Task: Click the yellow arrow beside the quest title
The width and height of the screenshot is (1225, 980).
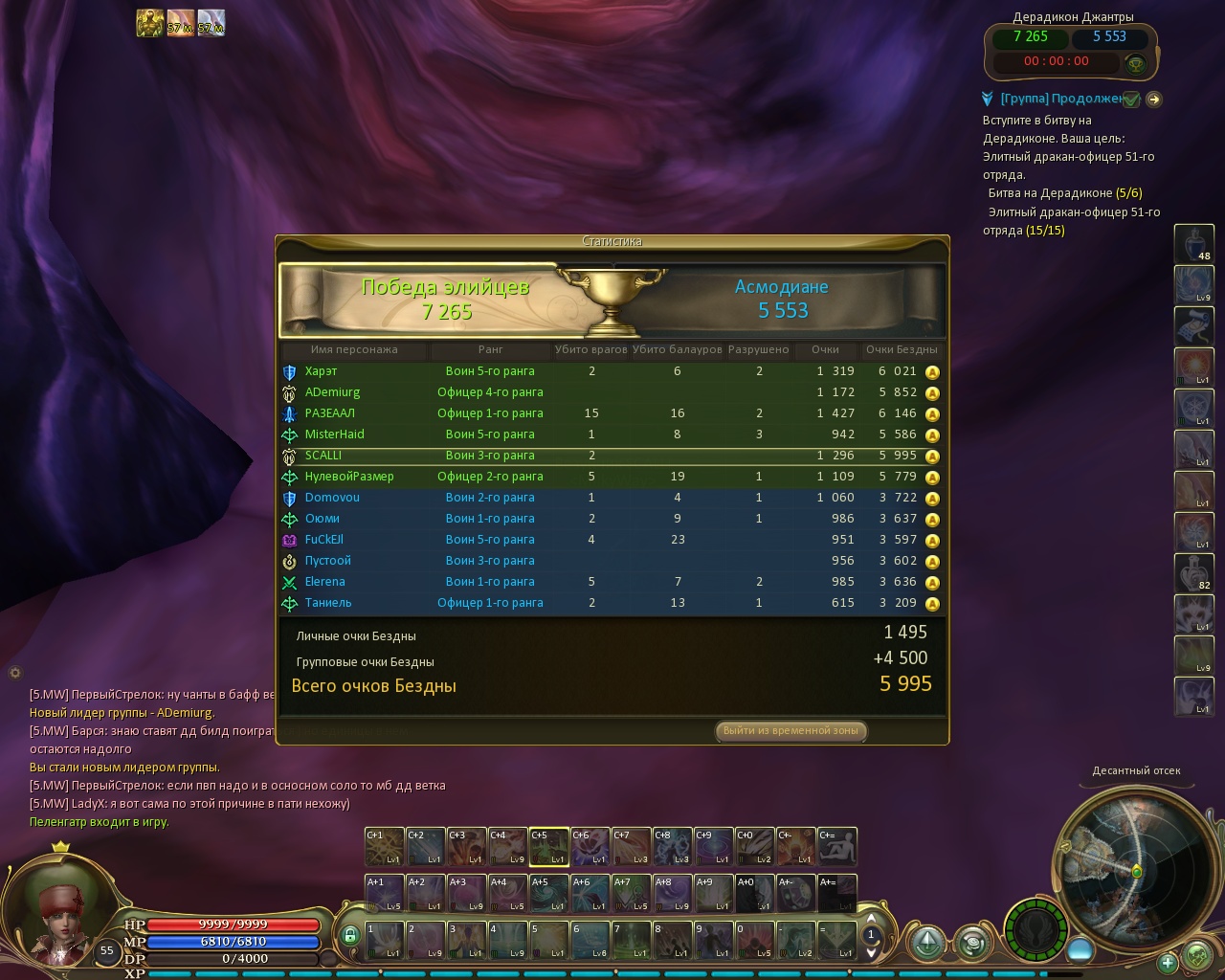Action: pos(1153,99)
